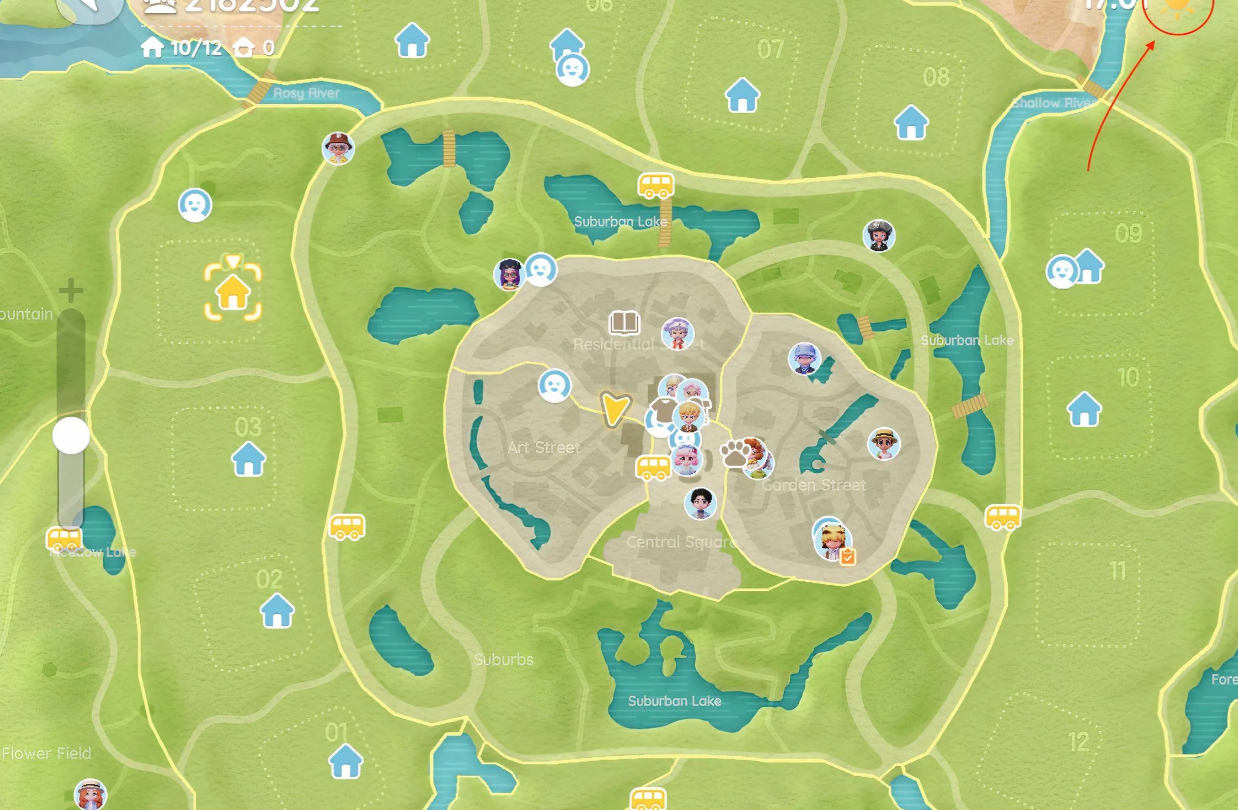Select the highlighted yellow home marker

click(233, 291)
